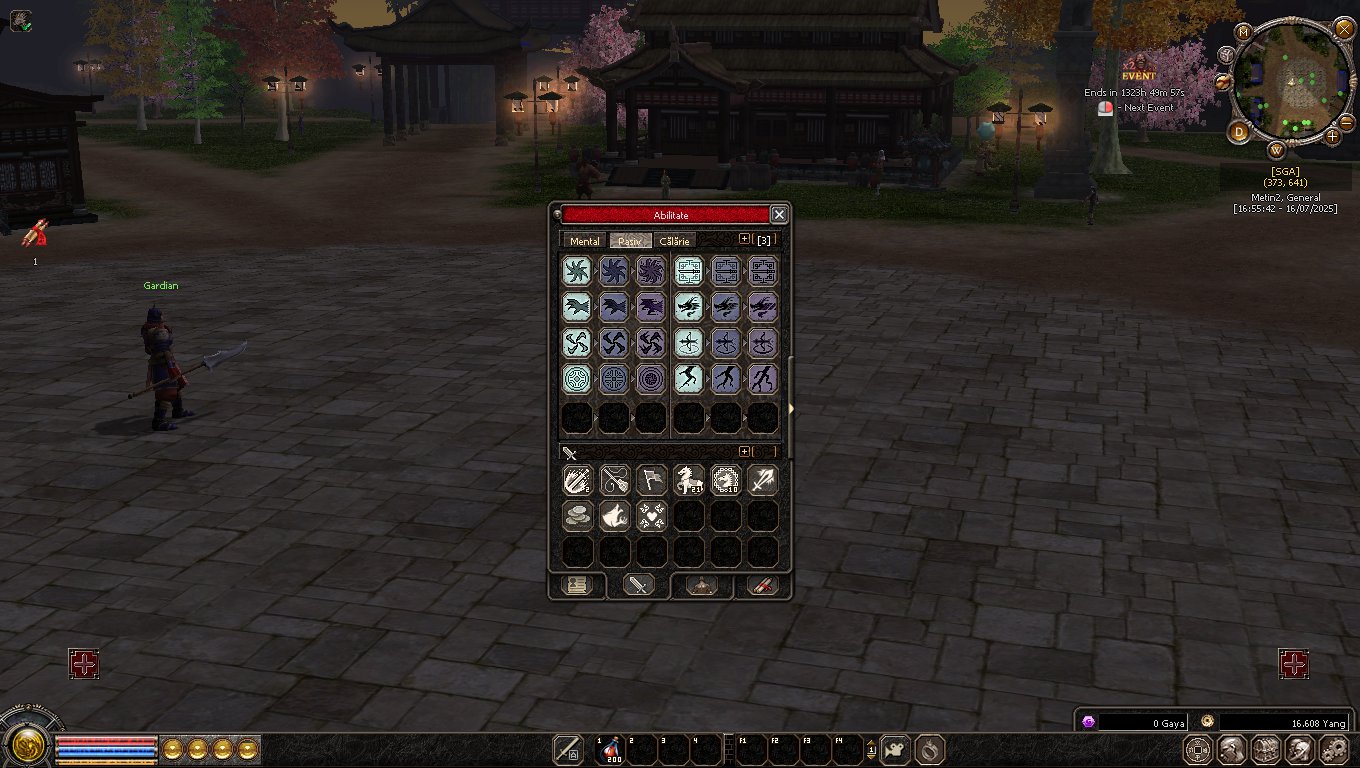Screen dimensions: 1360x768
Task: Select the horse skill icon marked 21
Action: tap(688, 480)
